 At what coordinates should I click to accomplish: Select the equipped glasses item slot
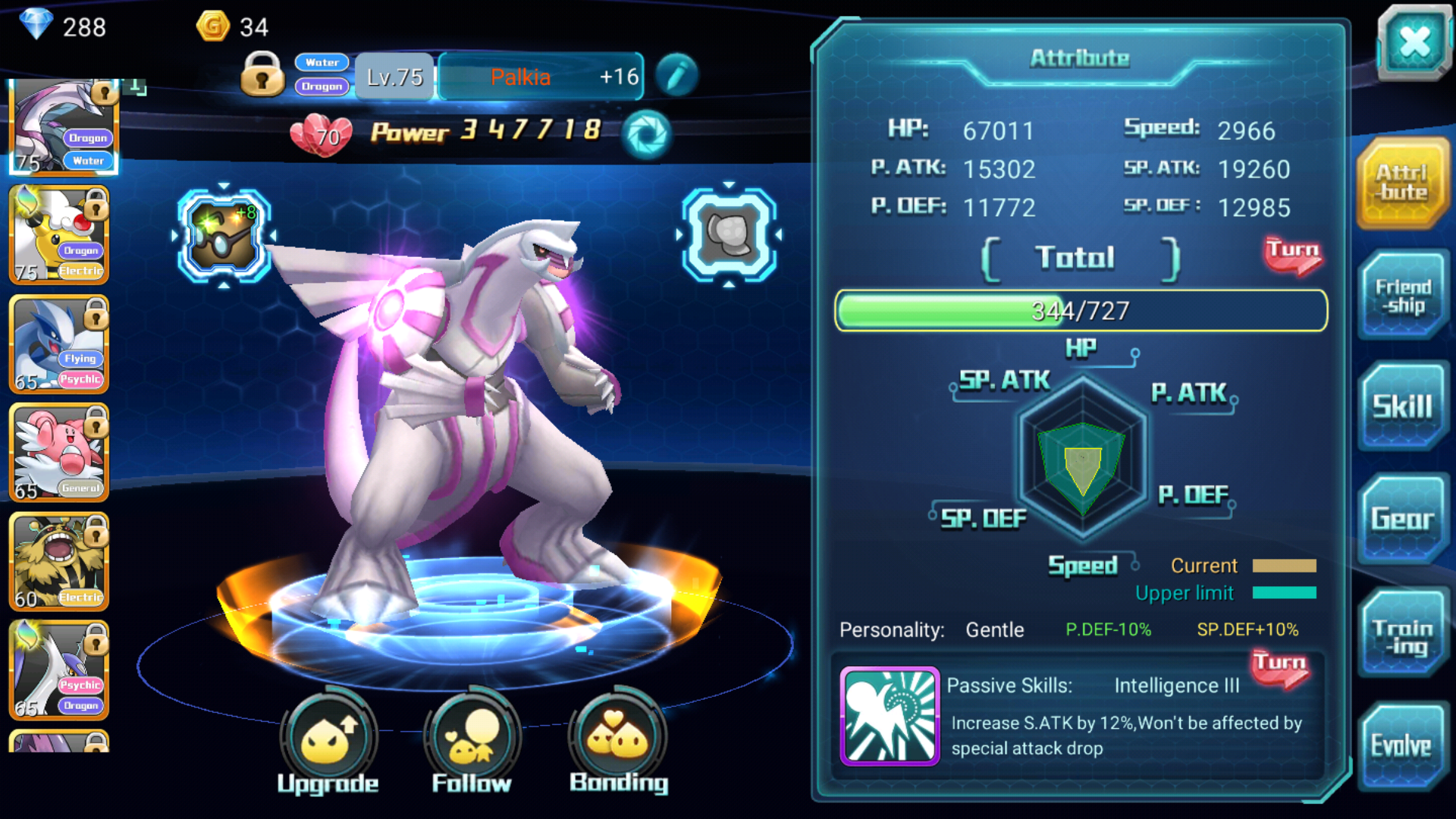(x=224, y=235)
